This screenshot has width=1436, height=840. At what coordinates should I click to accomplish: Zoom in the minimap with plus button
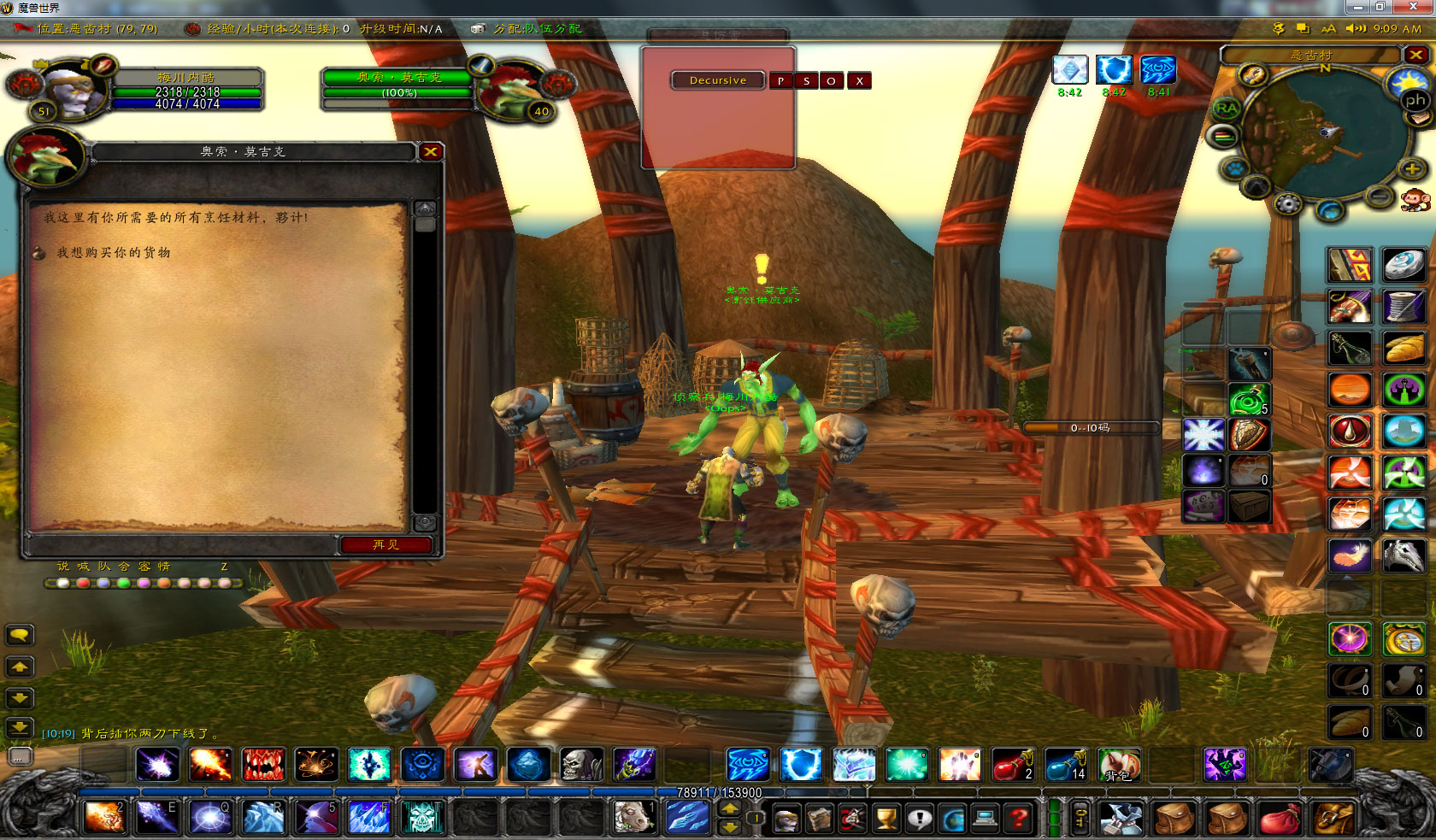(x=1412, y=169)
